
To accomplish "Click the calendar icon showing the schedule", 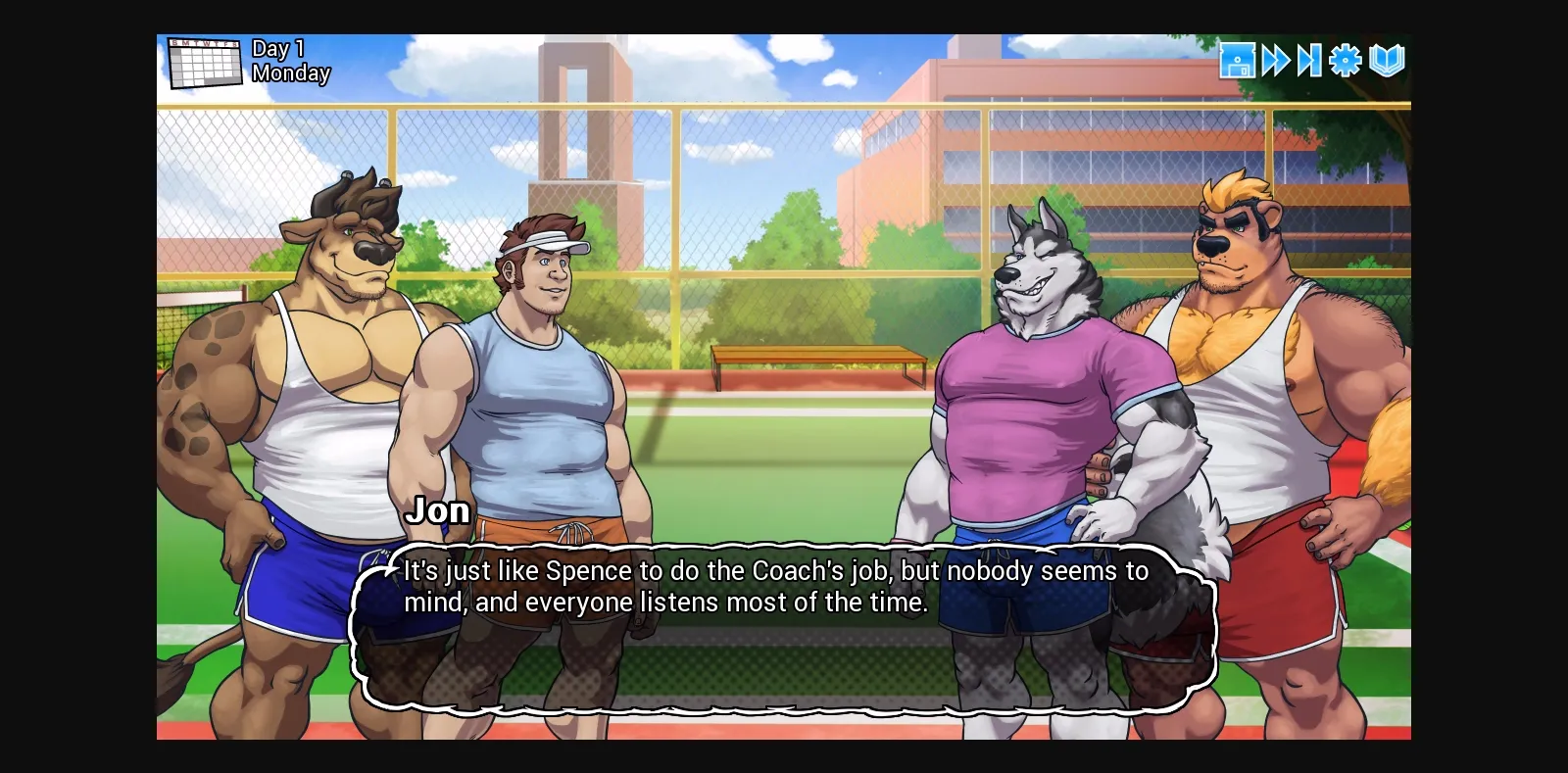I will pos(206,63).
